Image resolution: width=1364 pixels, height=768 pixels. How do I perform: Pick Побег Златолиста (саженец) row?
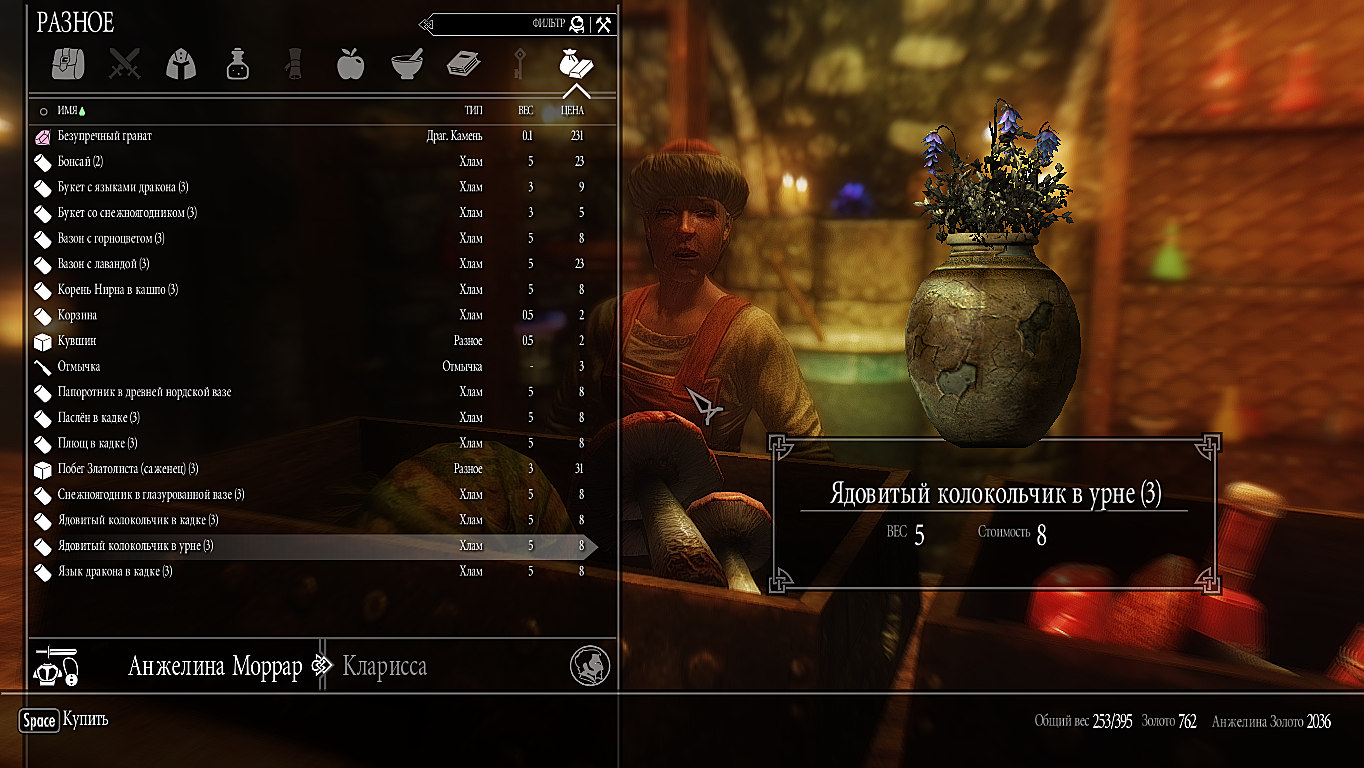click(128, 469)
